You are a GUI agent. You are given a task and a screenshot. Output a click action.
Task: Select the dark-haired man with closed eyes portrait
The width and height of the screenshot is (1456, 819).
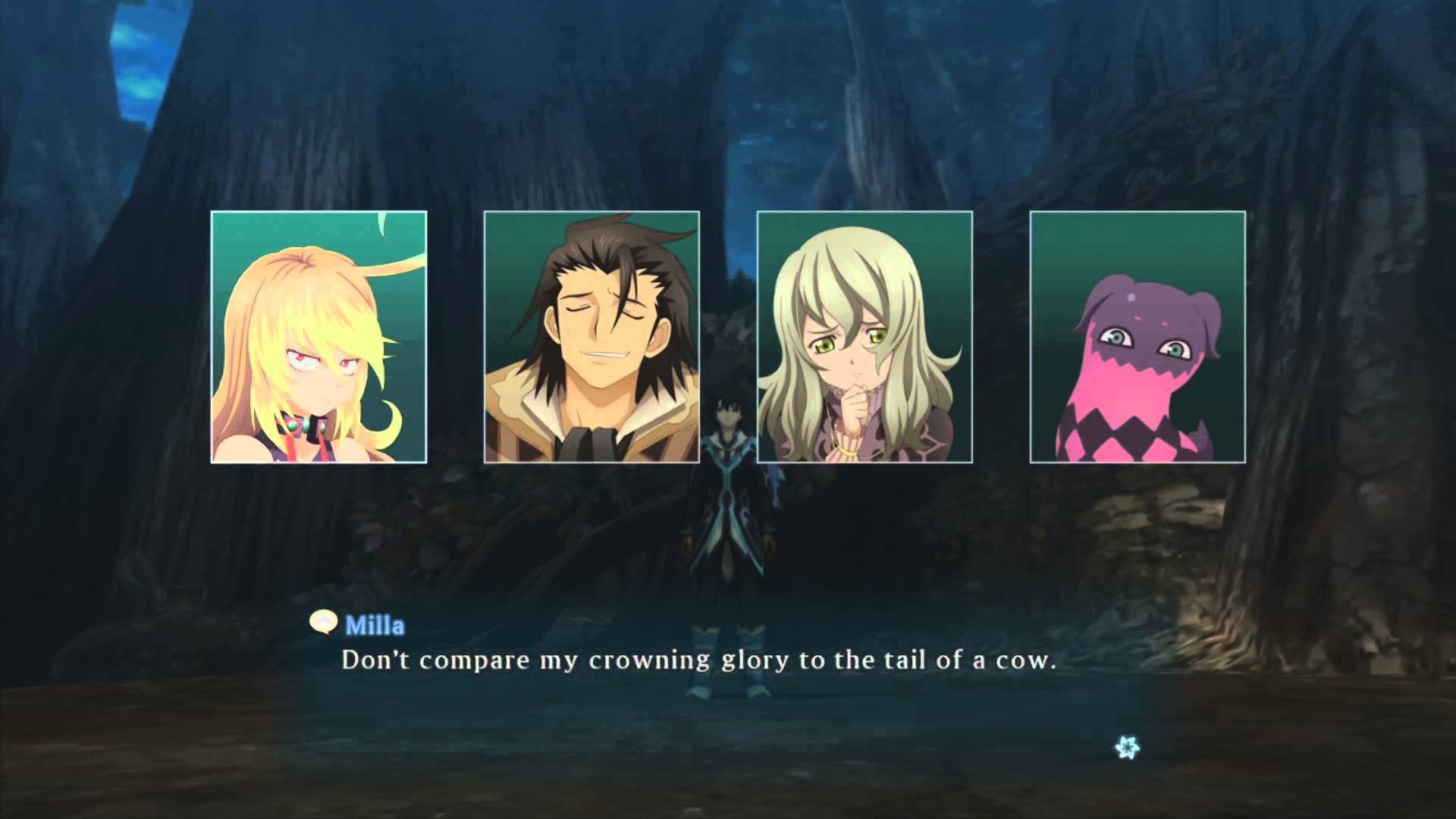coord(591,337)
